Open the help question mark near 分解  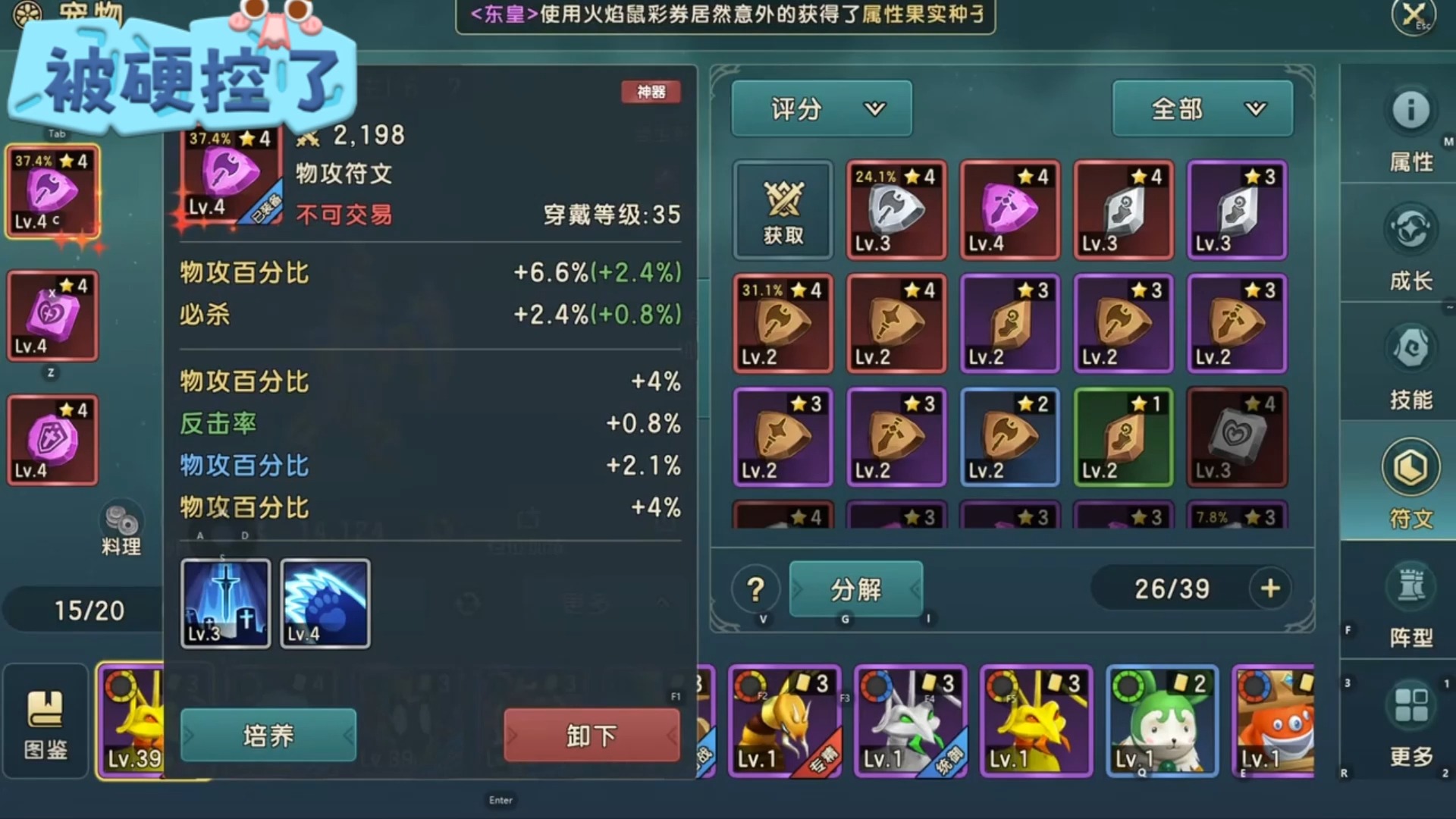point(753,589)
